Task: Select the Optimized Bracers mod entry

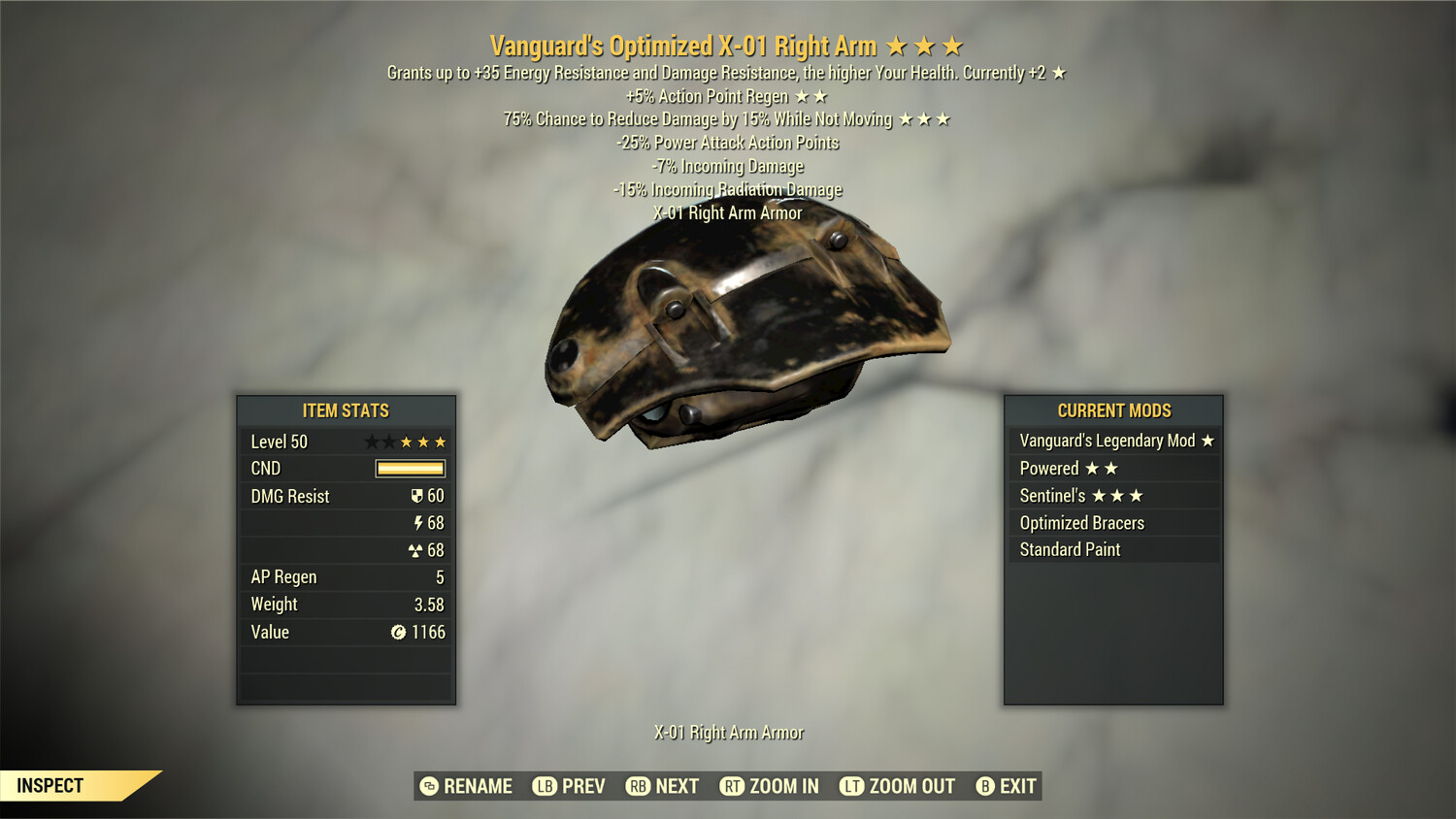Action: [x=1081, y=522]
